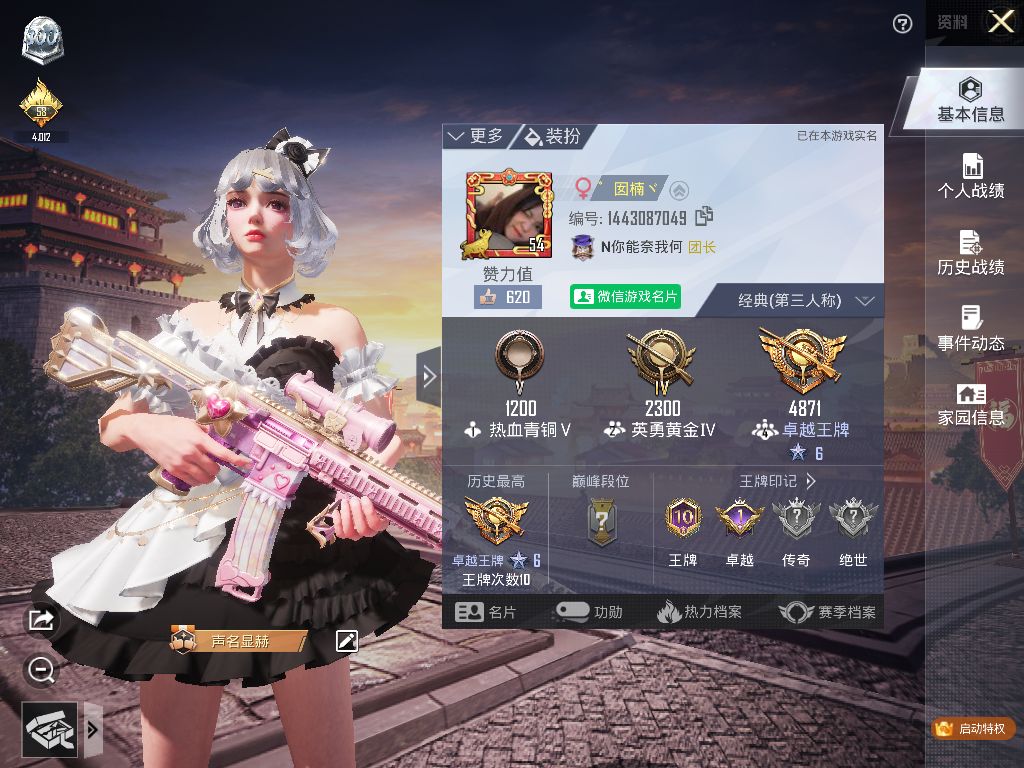Show the 赛季档案 season archive
The image size is (1024, 768).
[x=828, y=612]
